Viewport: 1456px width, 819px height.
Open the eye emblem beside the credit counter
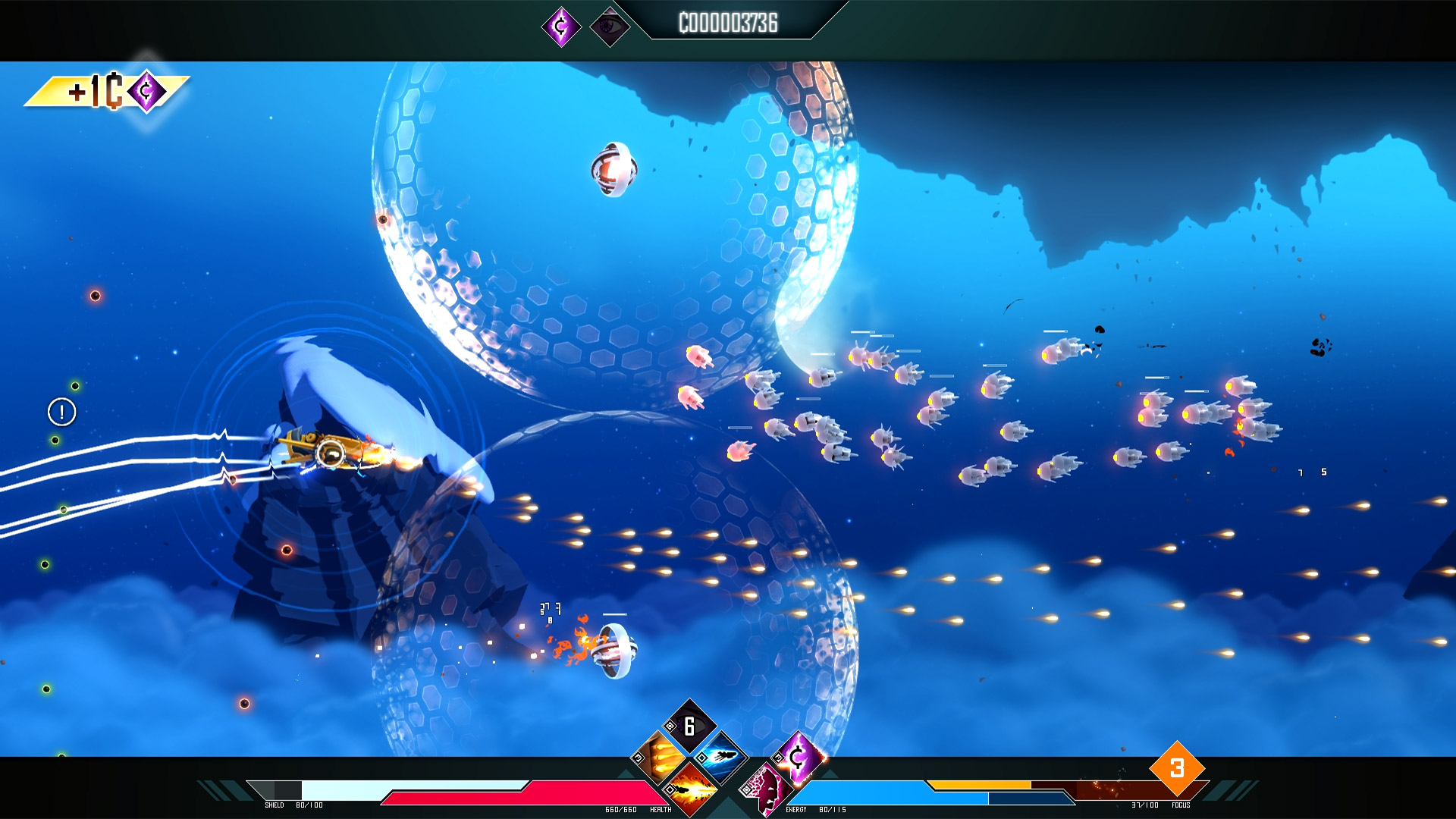611,25
